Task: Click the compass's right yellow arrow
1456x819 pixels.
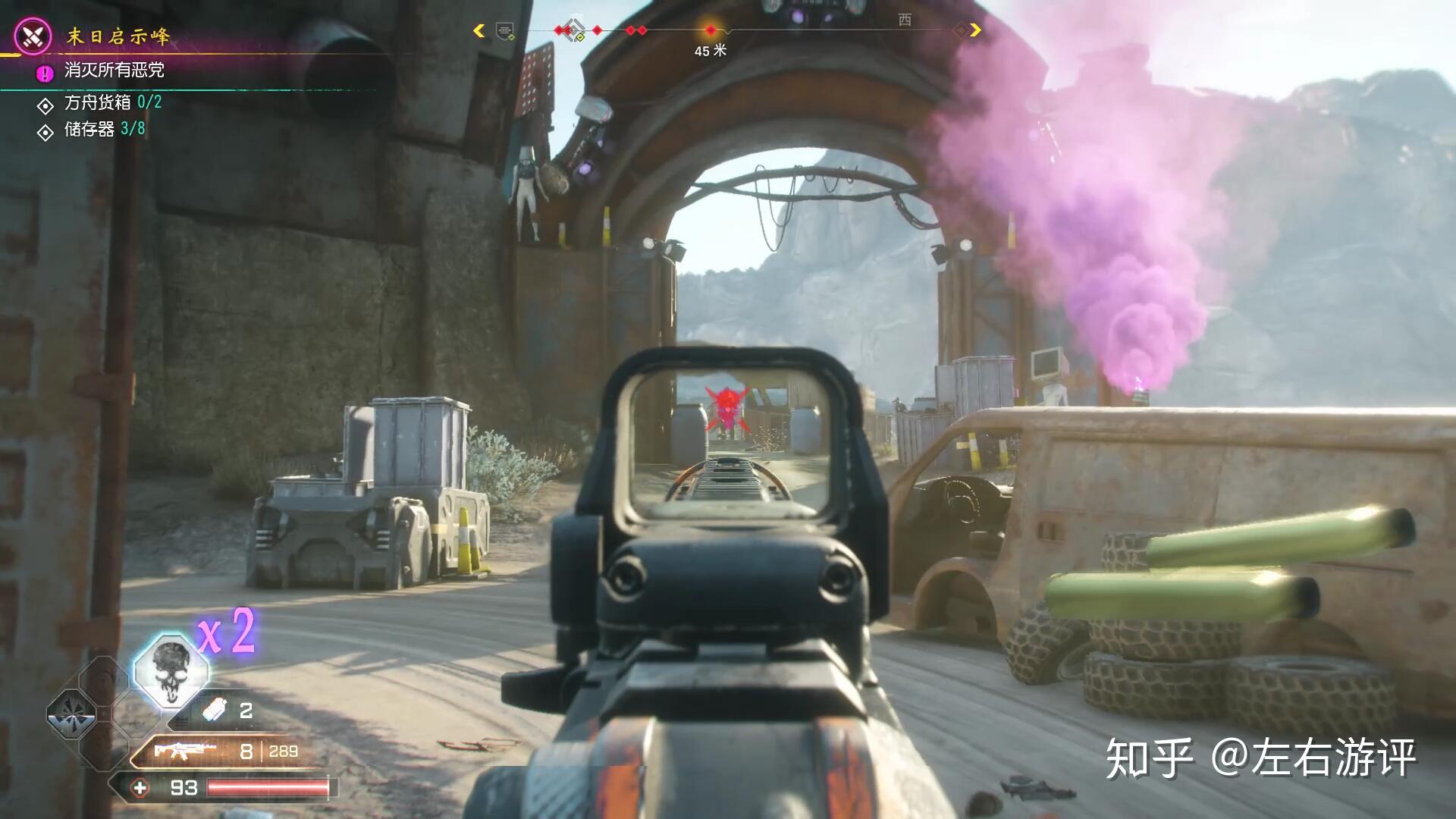Action: pyautogui.click(x=975, y=30)
